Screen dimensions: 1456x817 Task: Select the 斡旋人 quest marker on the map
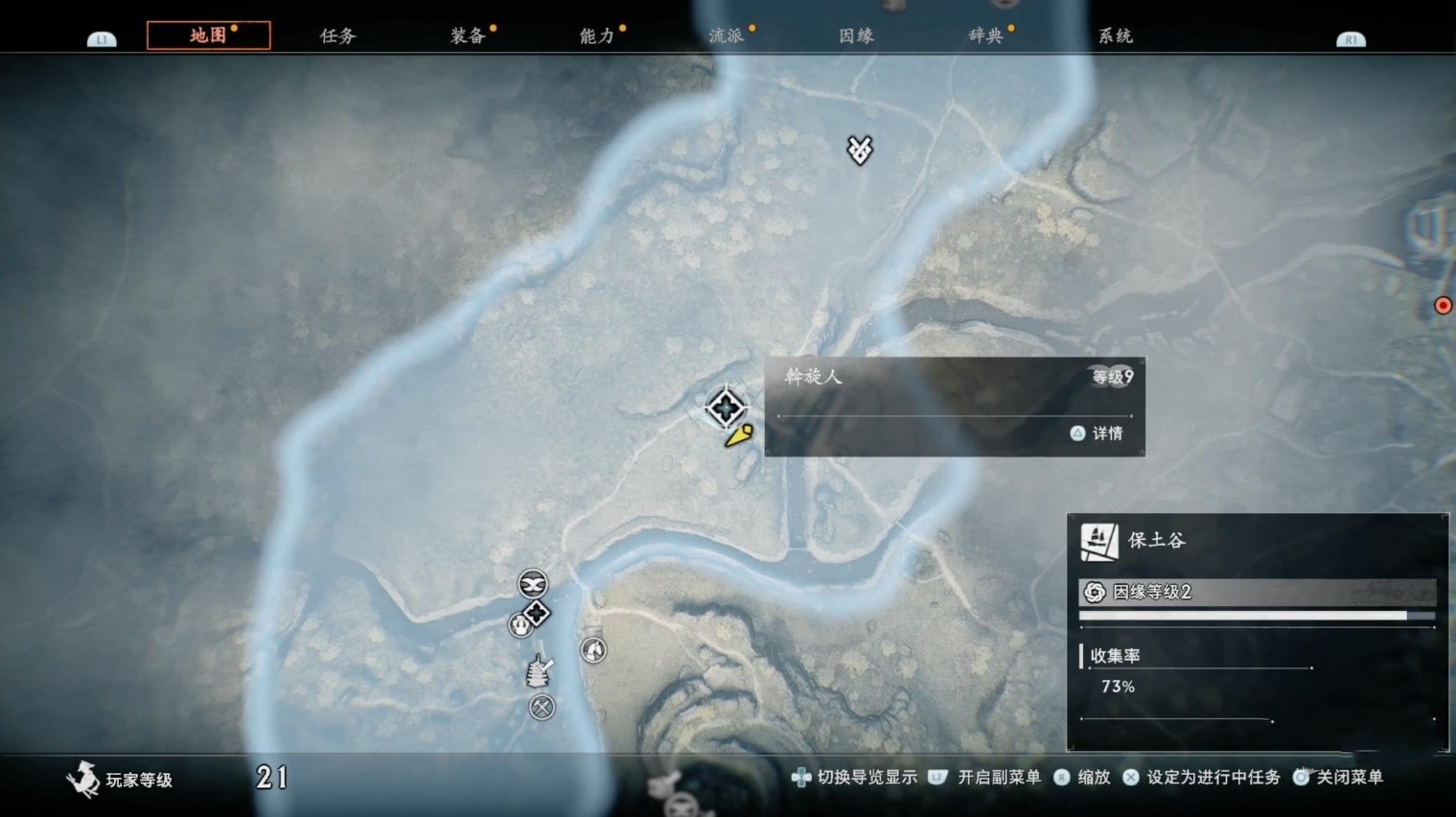(726, 408)
